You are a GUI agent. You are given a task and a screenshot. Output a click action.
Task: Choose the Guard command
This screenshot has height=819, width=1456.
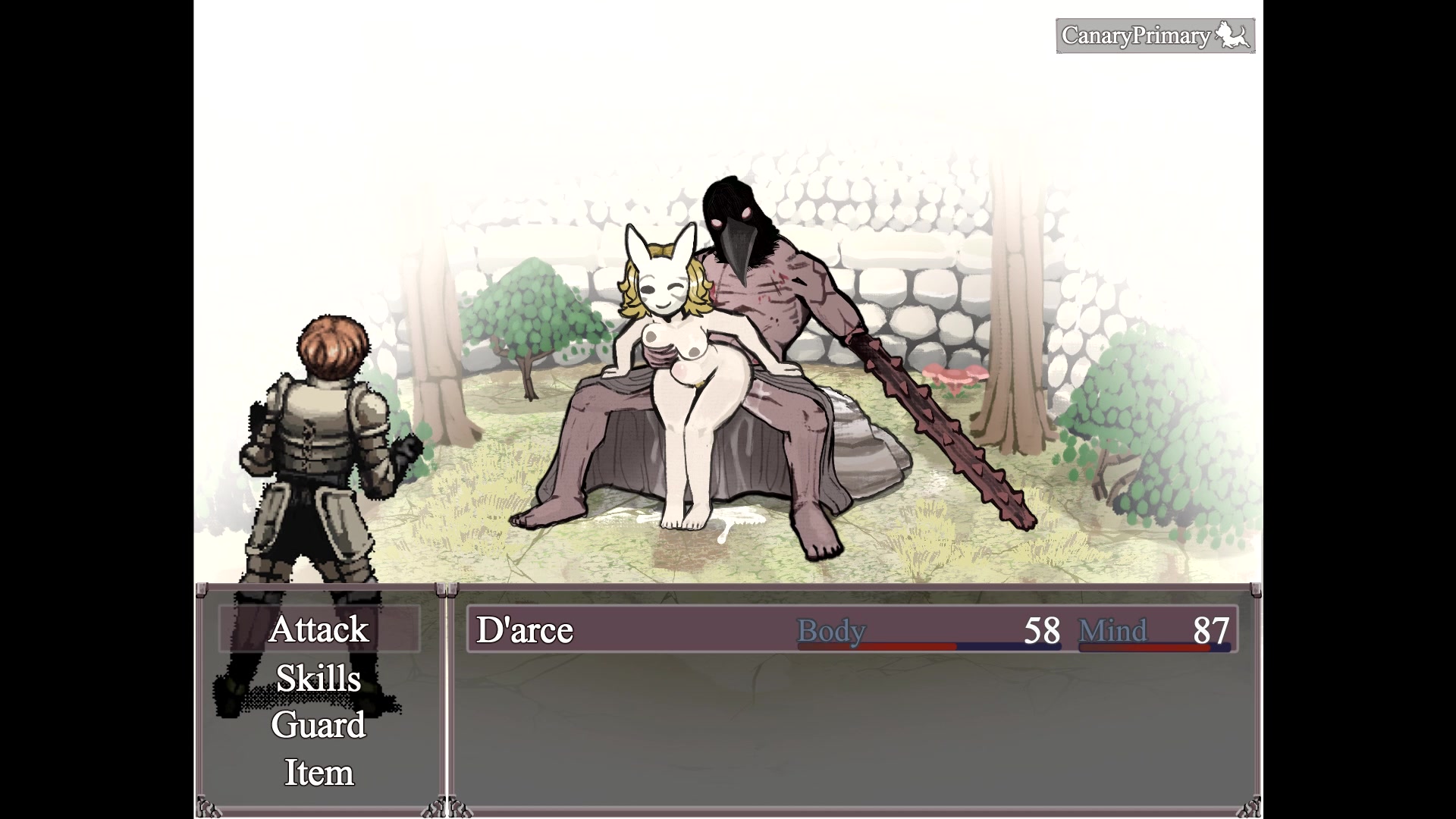[318, 725]
